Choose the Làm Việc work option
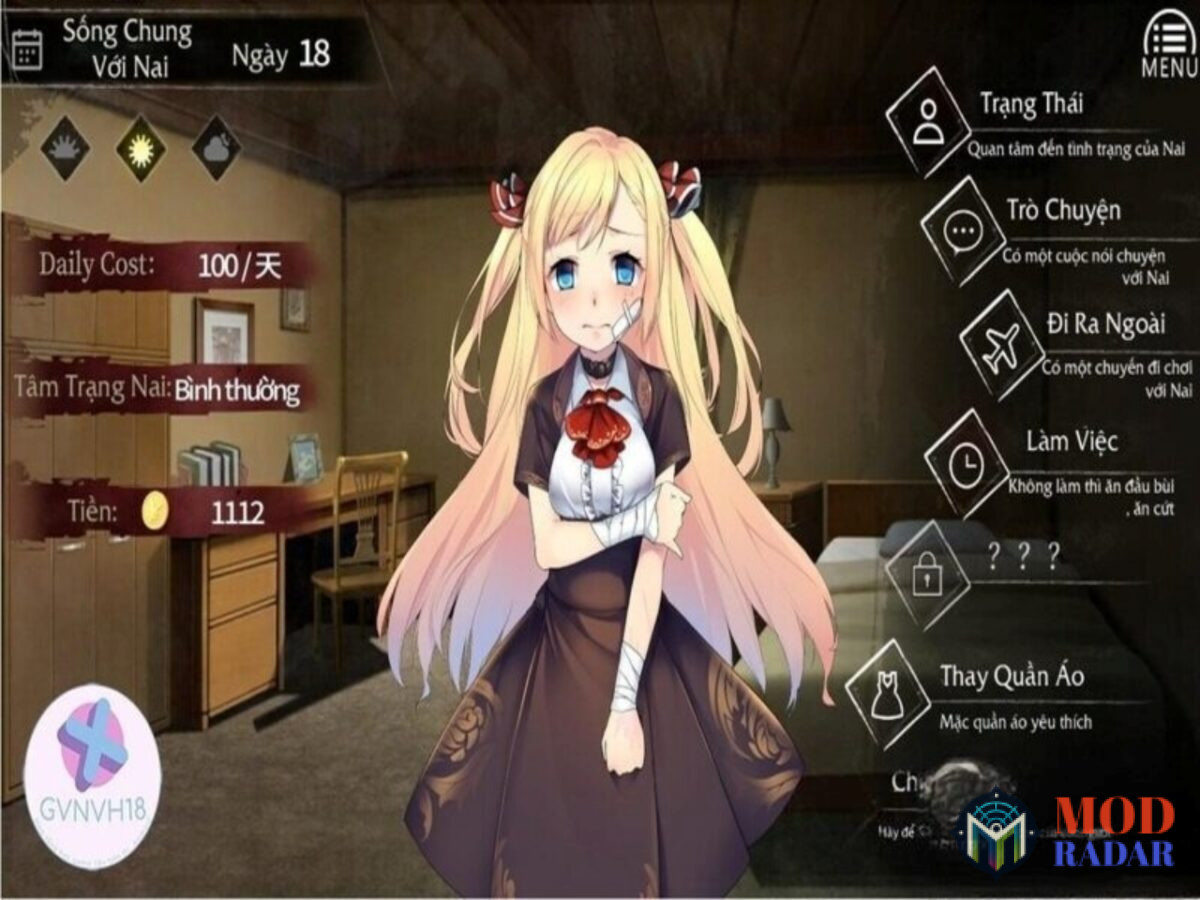Viewport: 1200px width, 900px height. pos(966,463)
